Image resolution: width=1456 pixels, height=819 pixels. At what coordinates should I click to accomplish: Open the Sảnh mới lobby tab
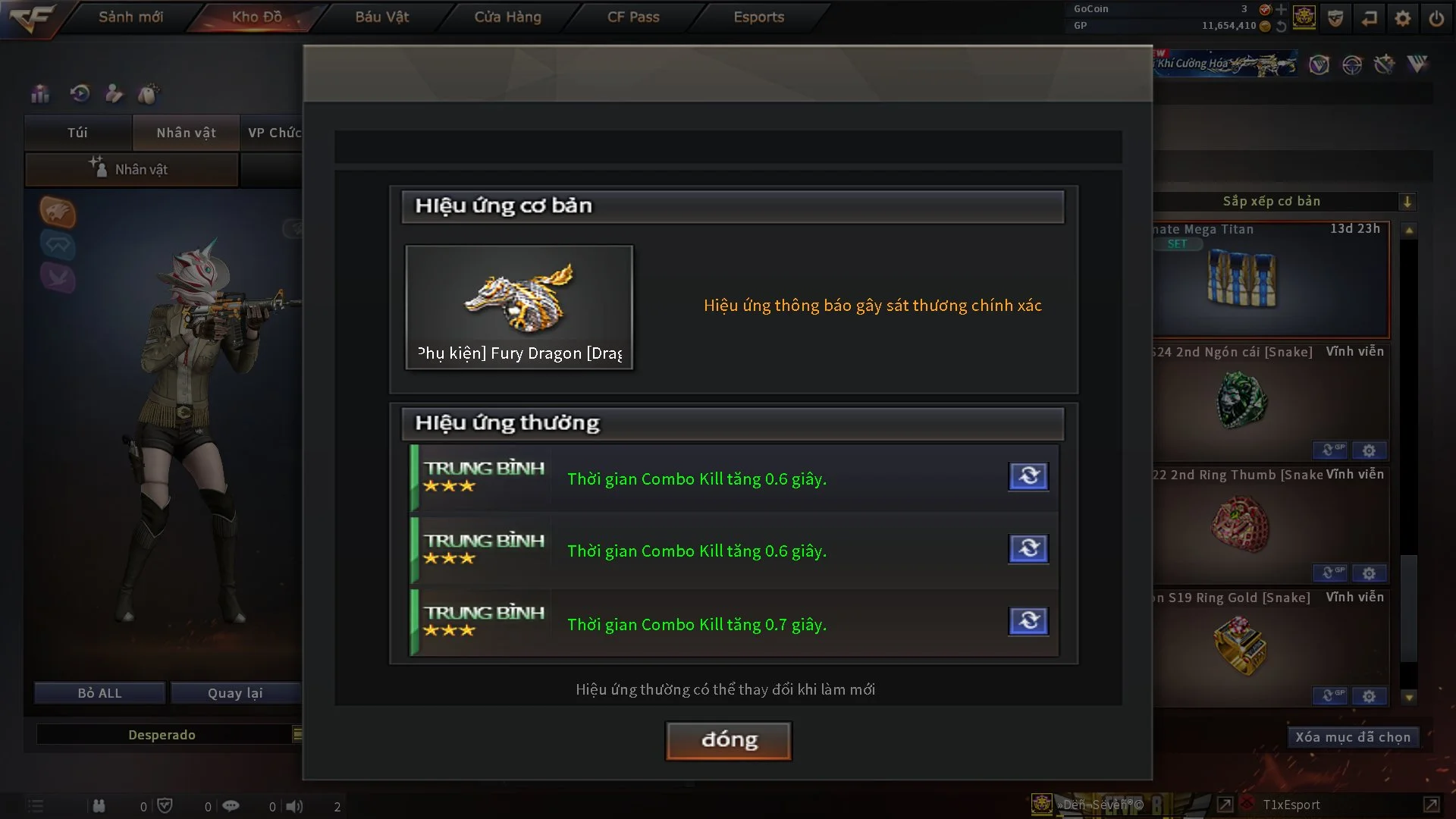click(x=130, y=17)
